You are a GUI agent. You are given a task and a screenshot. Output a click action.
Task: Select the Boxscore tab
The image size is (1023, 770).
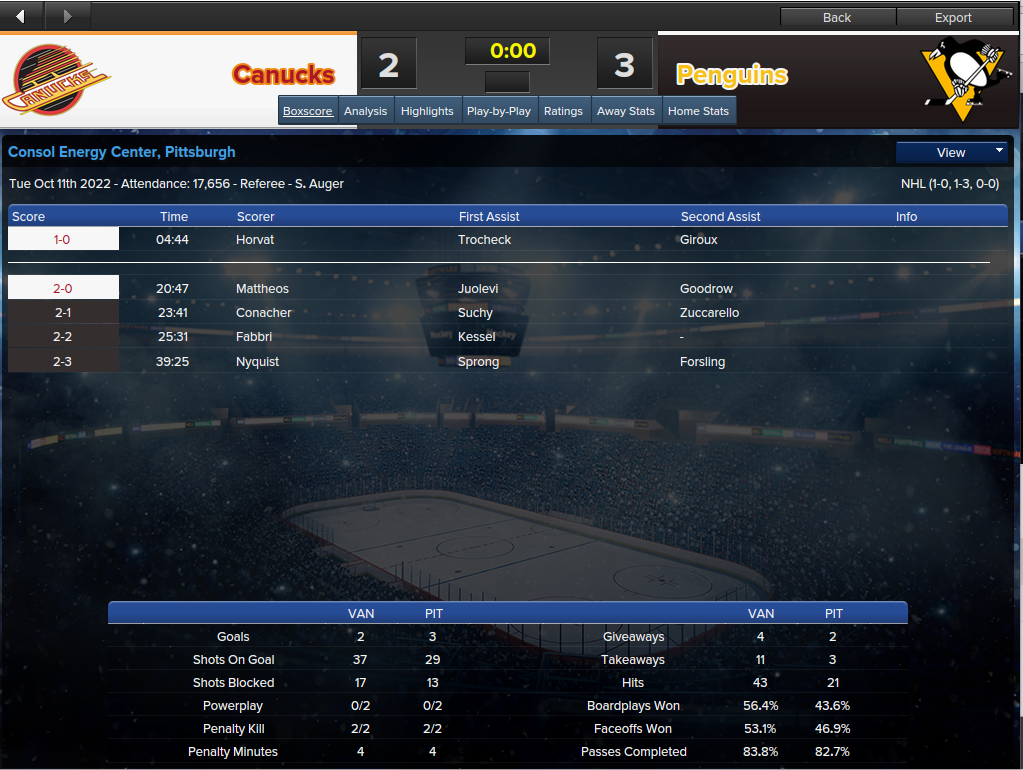(x=308, y=111)
